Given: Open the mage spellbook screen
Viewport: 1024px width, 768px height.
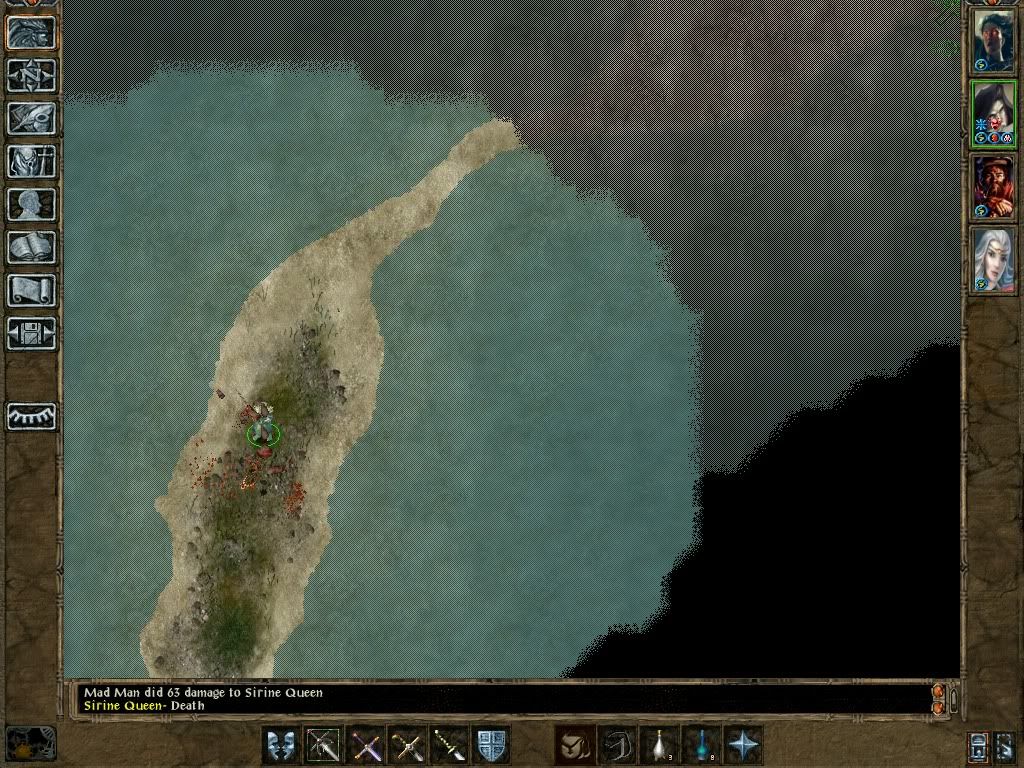Looking at the screenshot, I should point(31,247).
